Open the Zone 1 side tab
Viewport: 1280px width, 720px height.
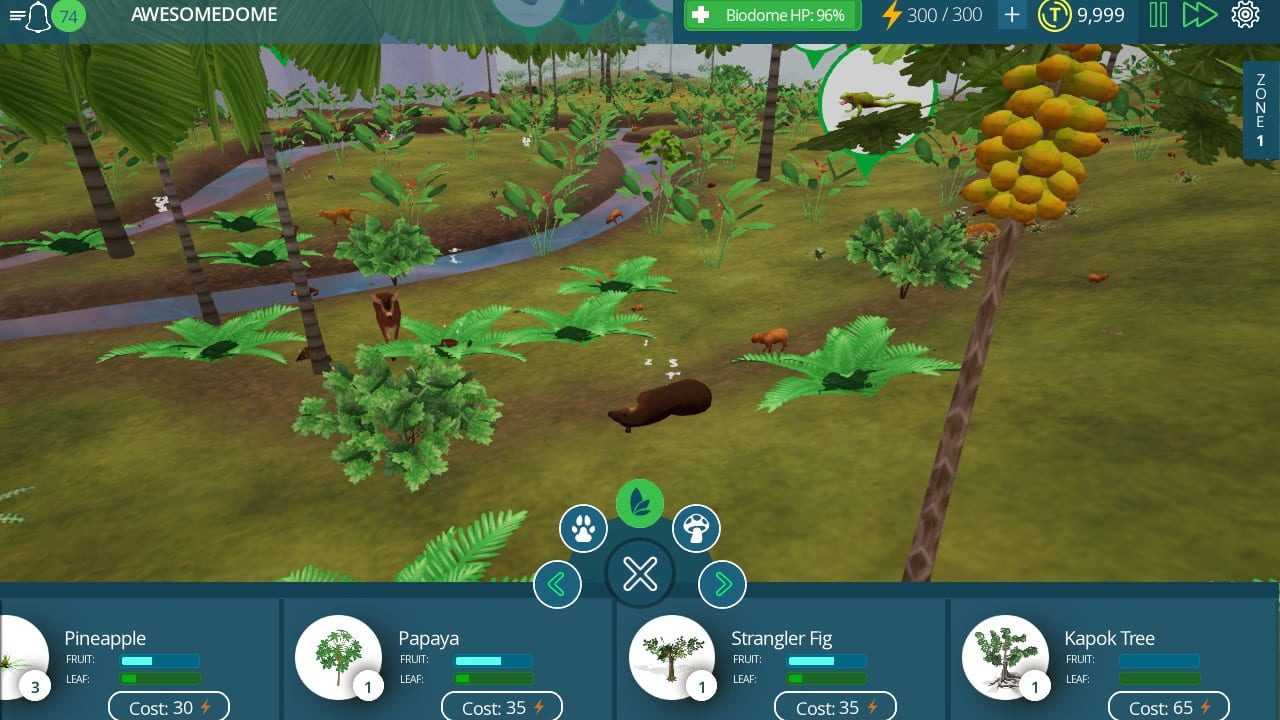point(1260,110)
